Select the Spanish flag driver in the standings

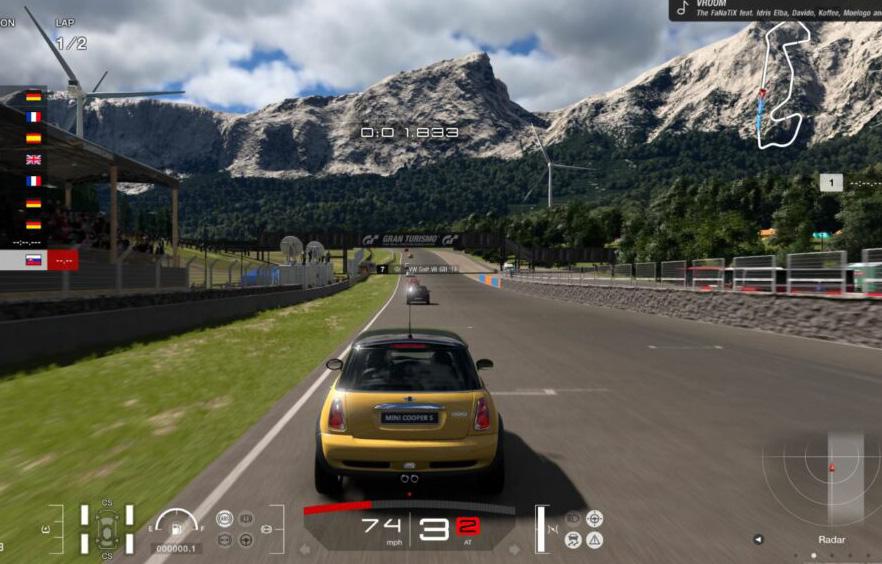point(34,137)
